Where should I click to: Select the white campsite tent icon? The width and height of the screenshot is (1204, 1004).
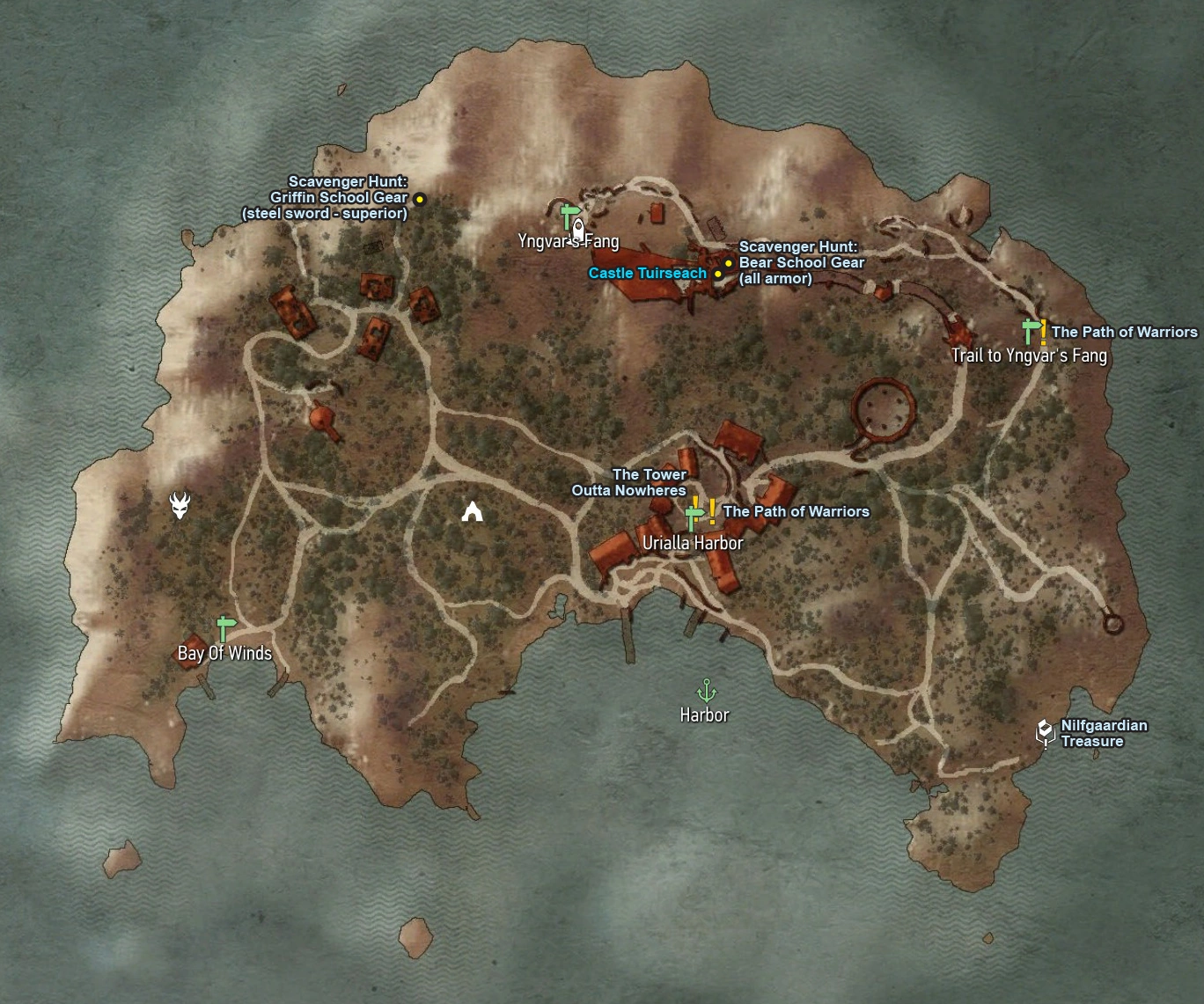472,509
